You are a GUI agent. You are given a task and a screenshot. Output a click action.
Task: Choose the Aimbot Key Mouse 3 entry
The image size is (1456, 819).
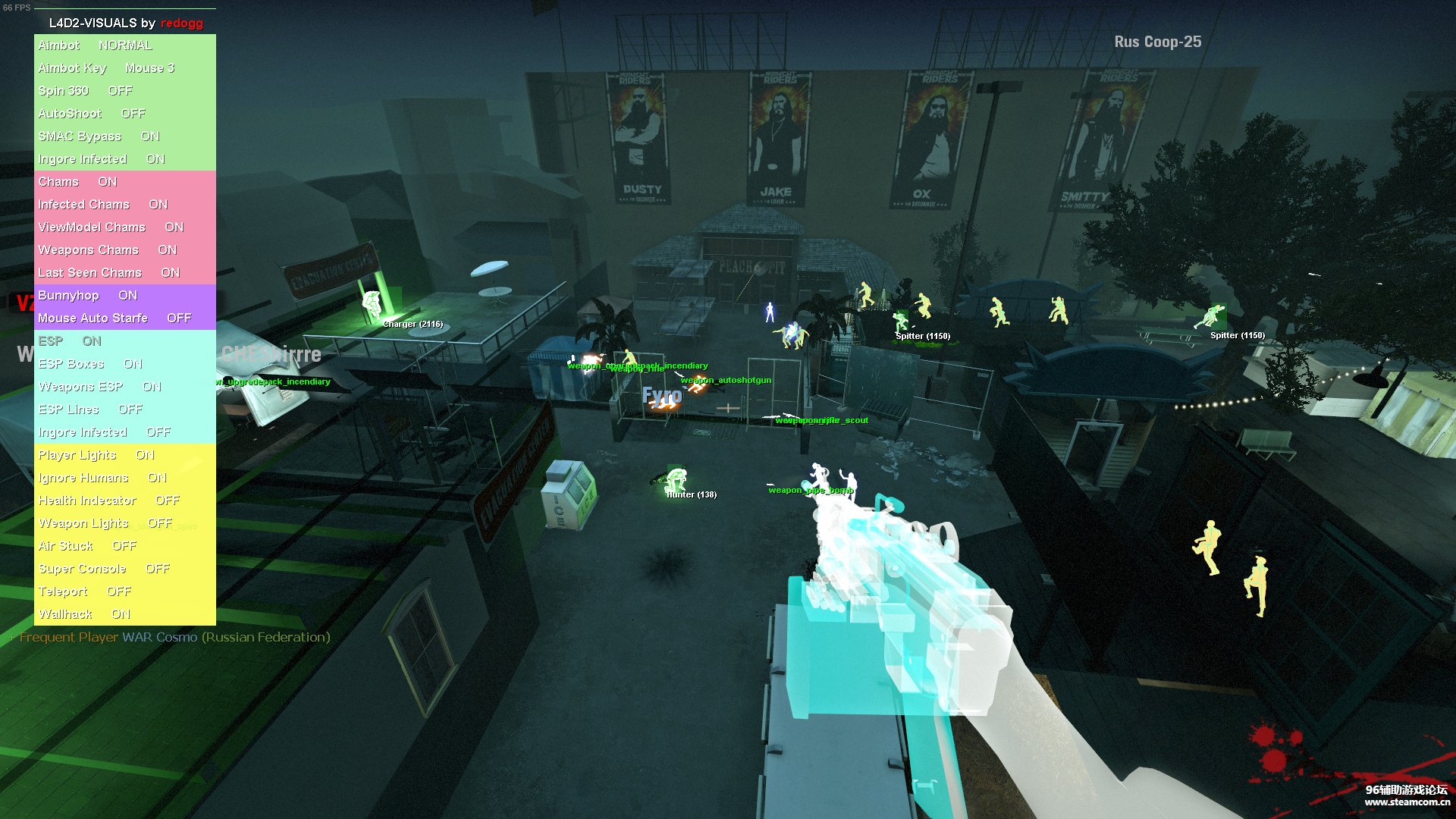(106, 68)
